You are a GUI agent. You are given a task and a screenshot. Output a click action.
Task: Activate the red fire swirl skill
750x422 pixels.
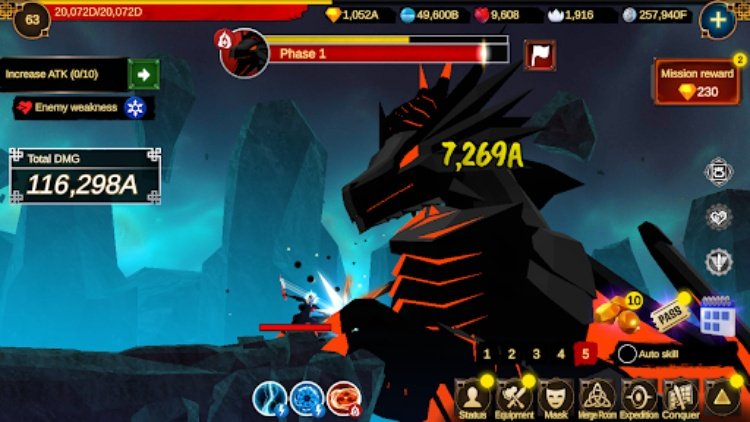pyautogui.click(x=344, y=398)
